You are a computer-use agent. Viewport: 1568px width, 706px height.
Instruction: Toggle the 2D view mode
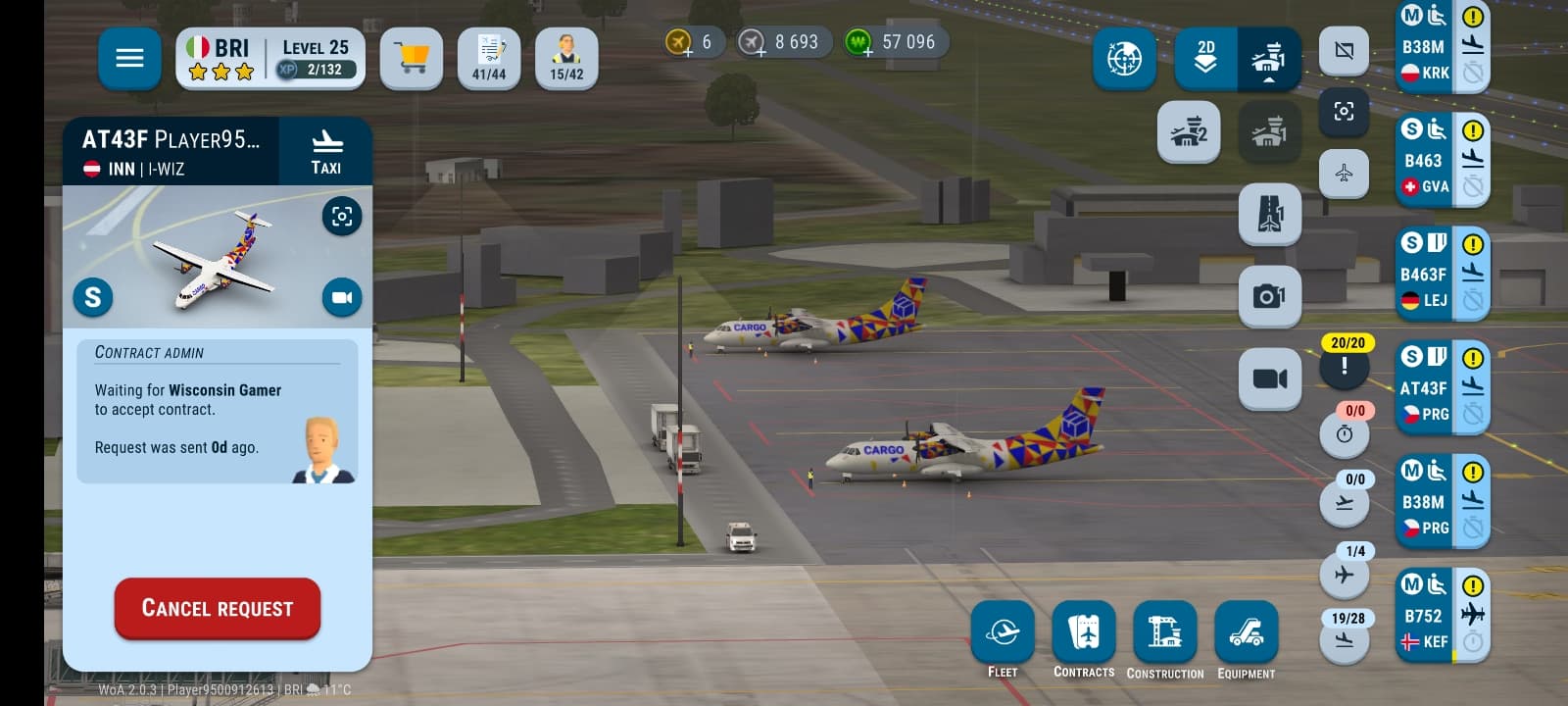1206,59
